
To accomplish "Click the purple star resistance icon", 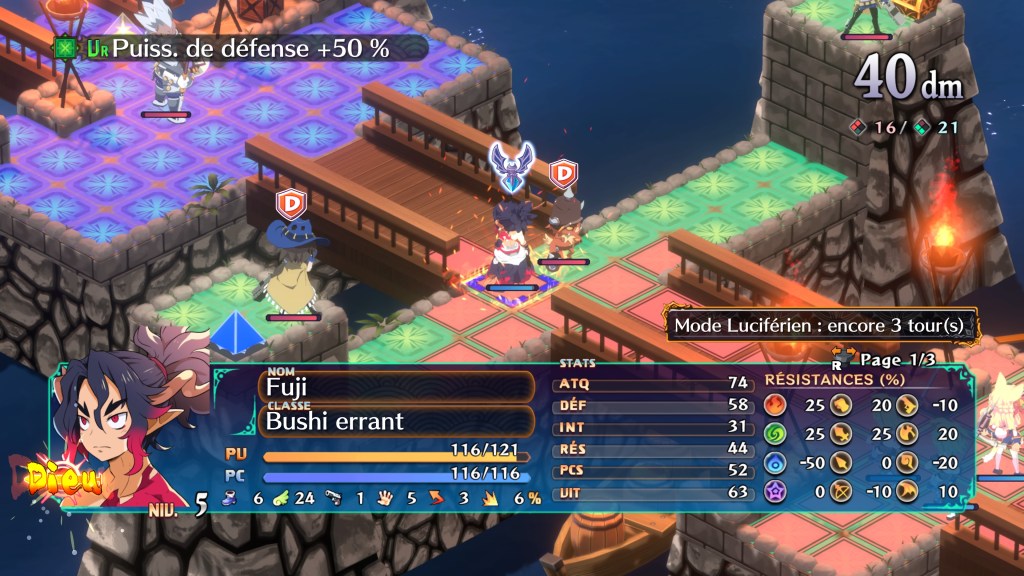I will coord(775,491).
